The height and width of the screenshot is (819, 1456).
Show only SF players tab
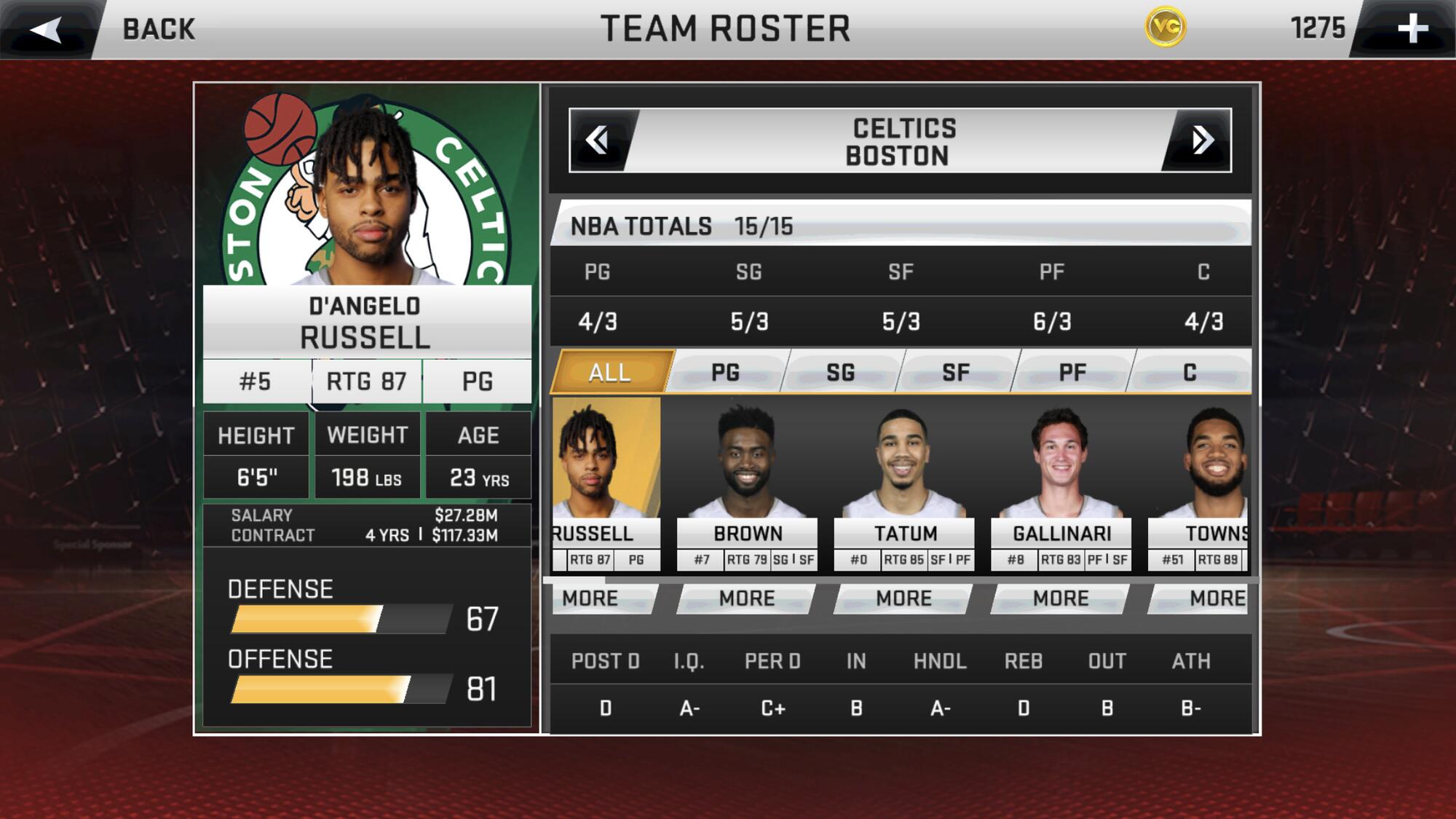(x=955, y=373)
